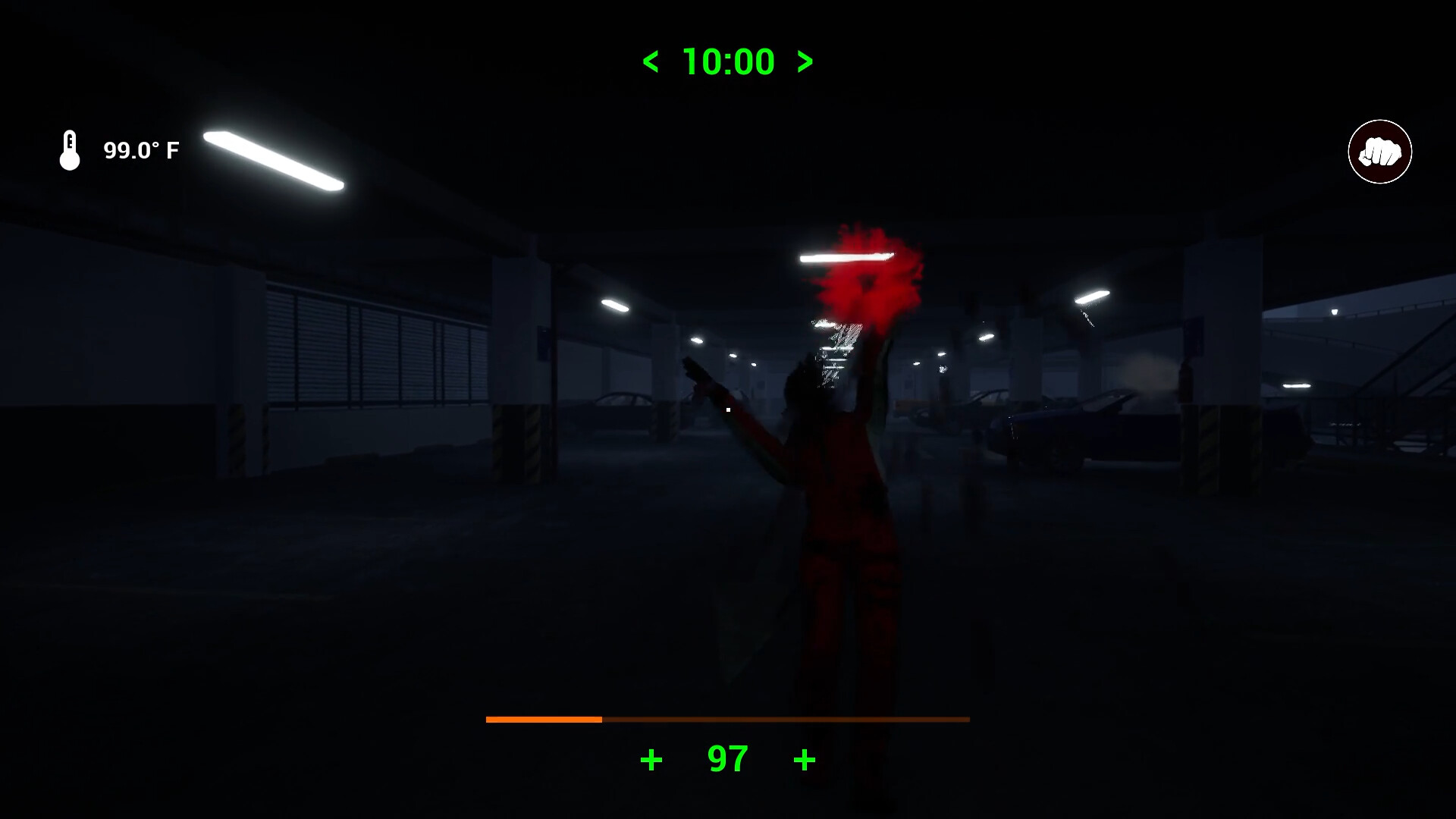Click the orange progress bar above the health number
This screenshot has height=819, width=1456.
click(x=542, y=717)
